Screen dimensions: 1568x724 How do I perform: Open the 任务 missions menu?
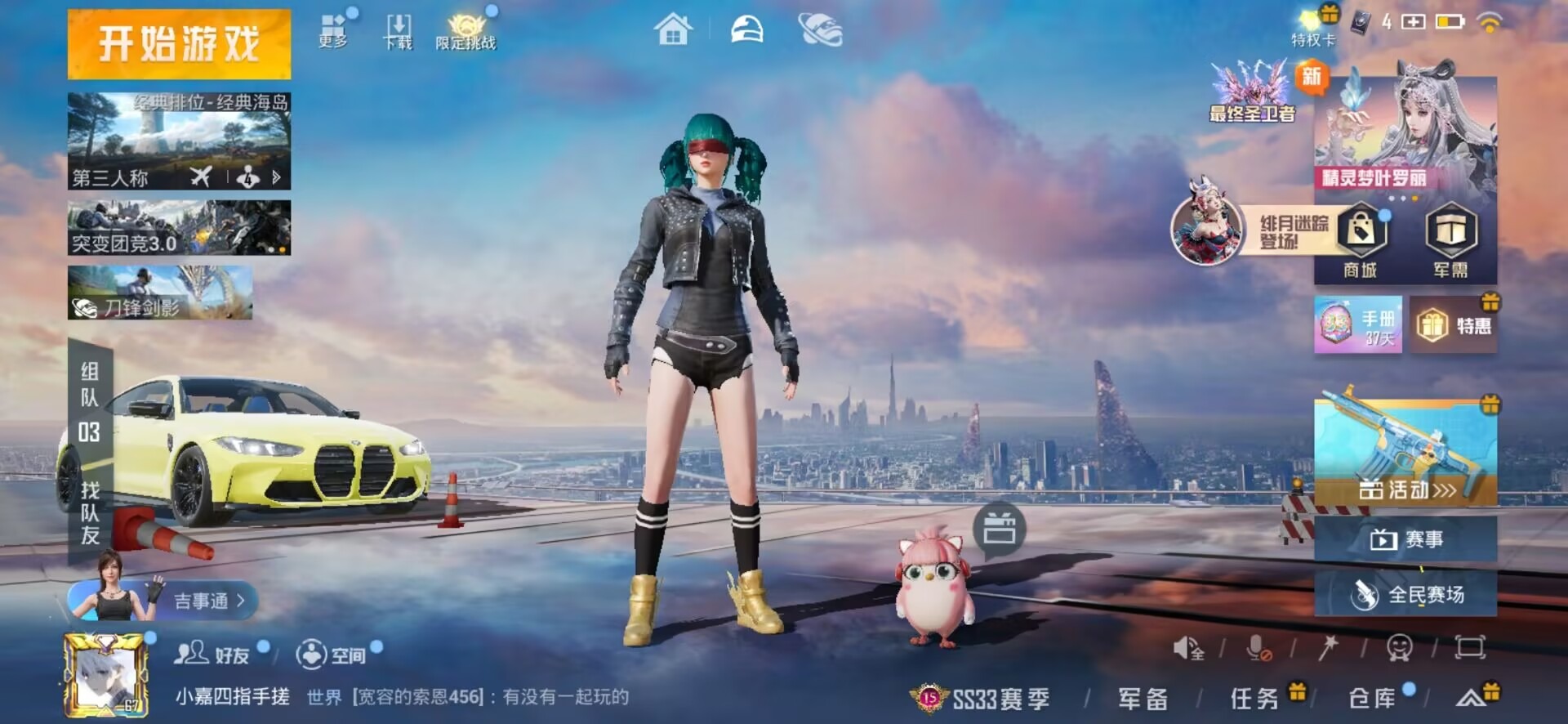pos(1254,699)
